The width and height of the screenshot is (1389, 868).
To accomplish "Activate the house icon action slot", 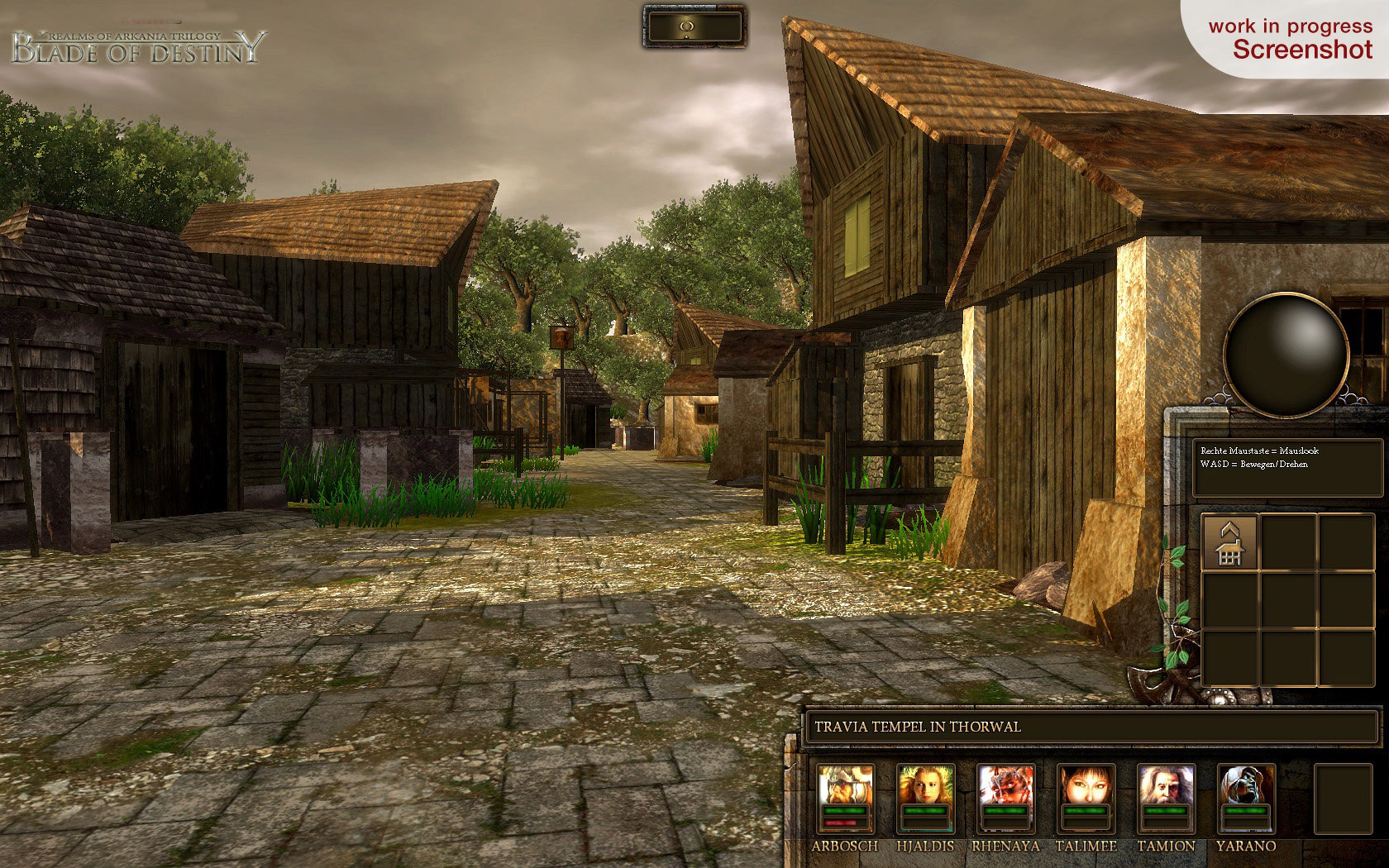I will tap(1230, 542).
